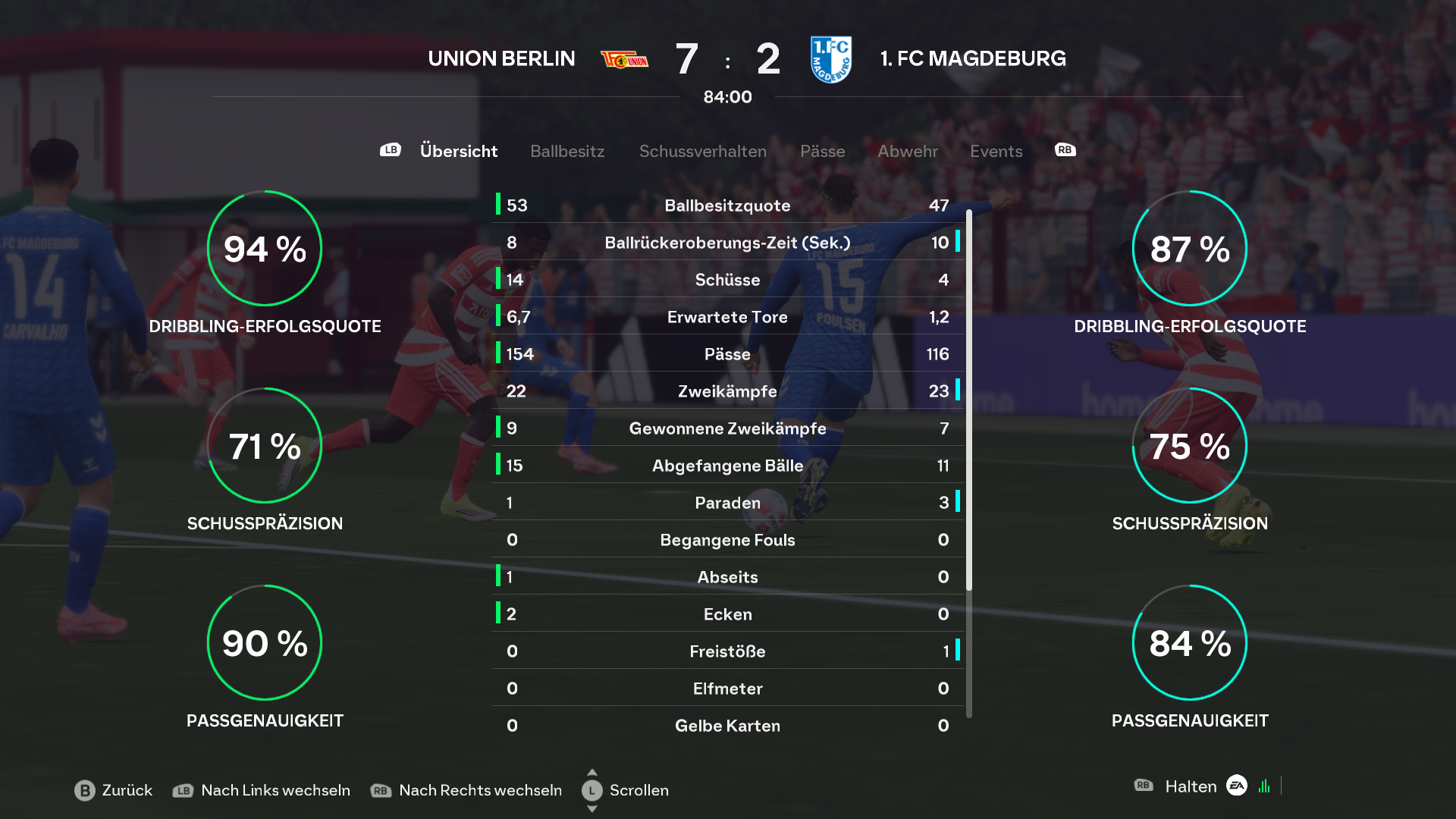1456x819 pixels.
Task: Select the Ballbesitzquote stat row
Action: coord(727,206)
